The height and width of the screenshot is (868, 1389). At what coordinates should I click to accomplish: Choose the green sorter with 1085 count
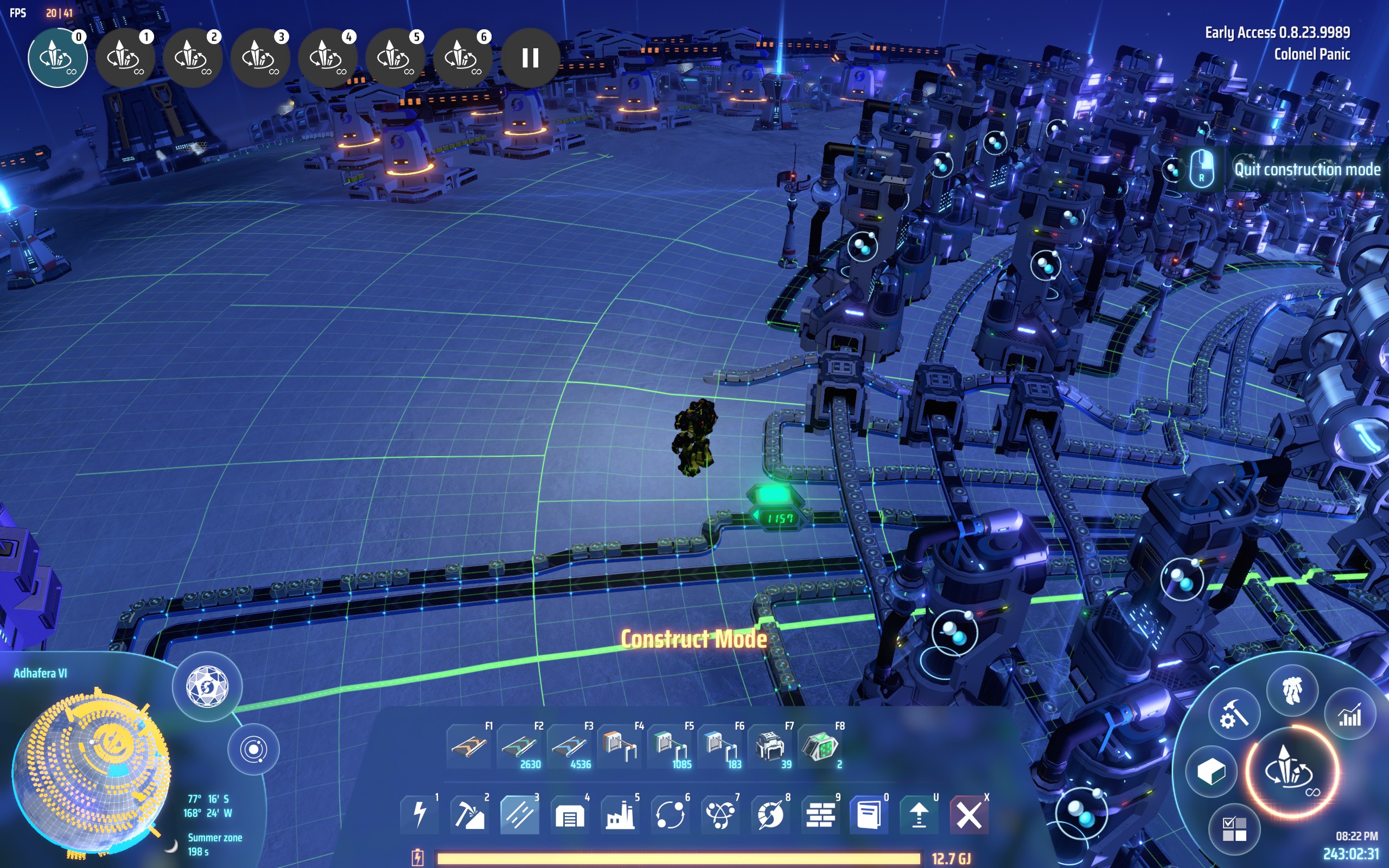[670, 747]
